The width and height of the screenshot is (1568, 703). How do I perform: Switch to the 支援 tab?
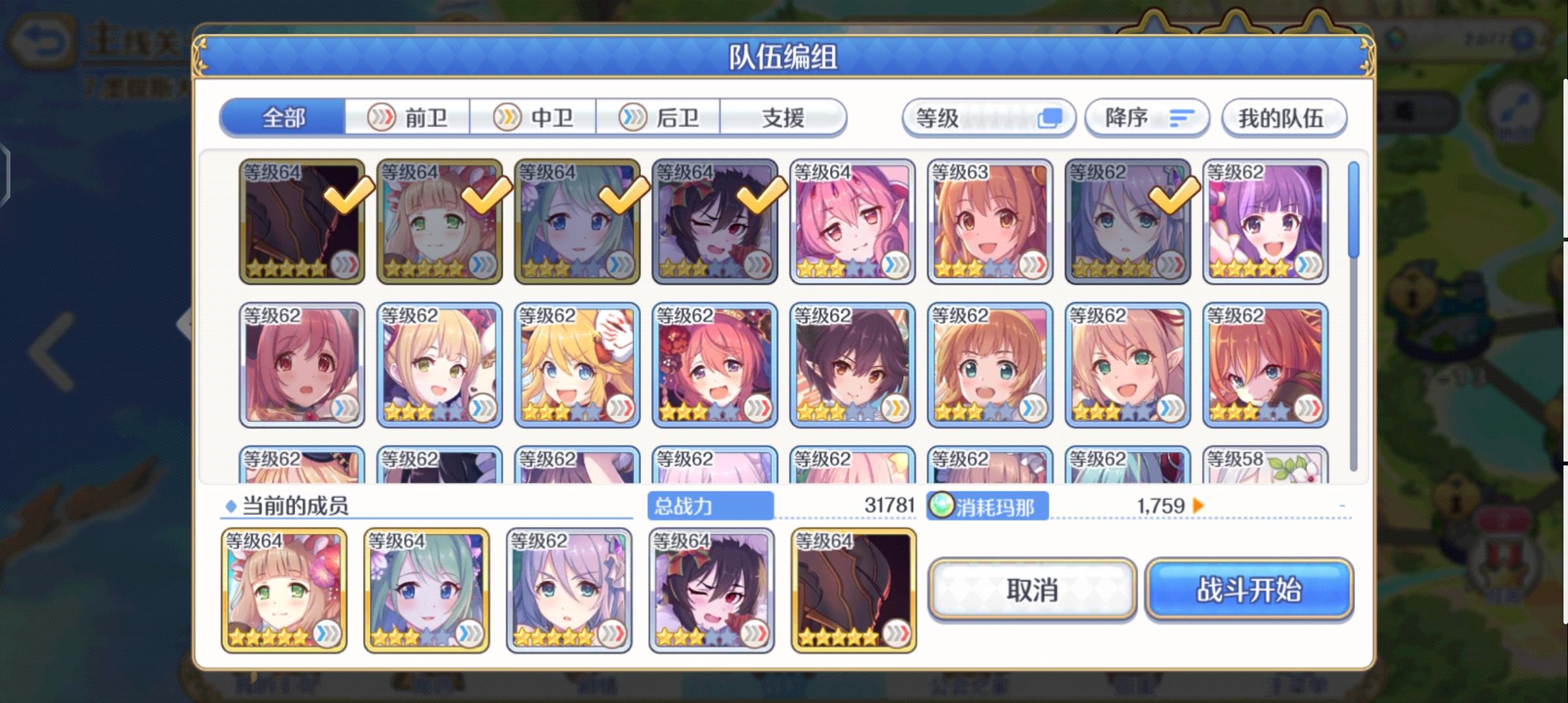[783, 117]
